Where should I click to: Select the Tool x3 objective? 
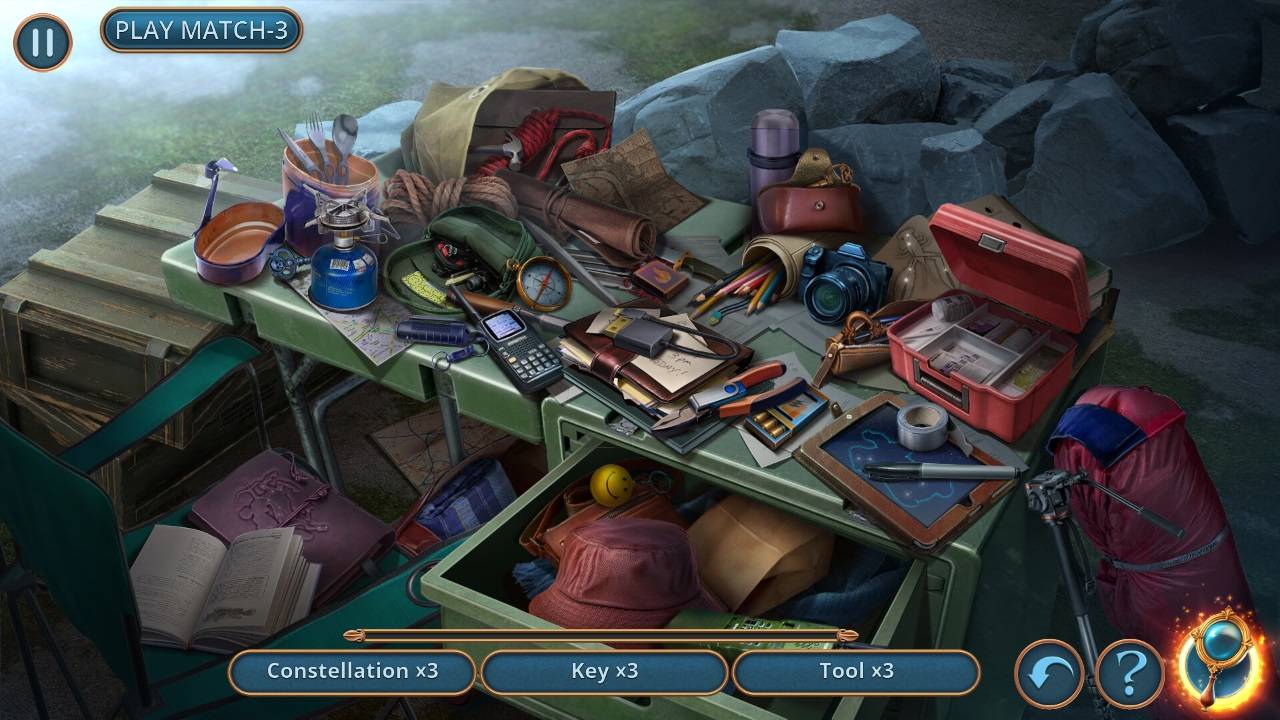[856, 671]
